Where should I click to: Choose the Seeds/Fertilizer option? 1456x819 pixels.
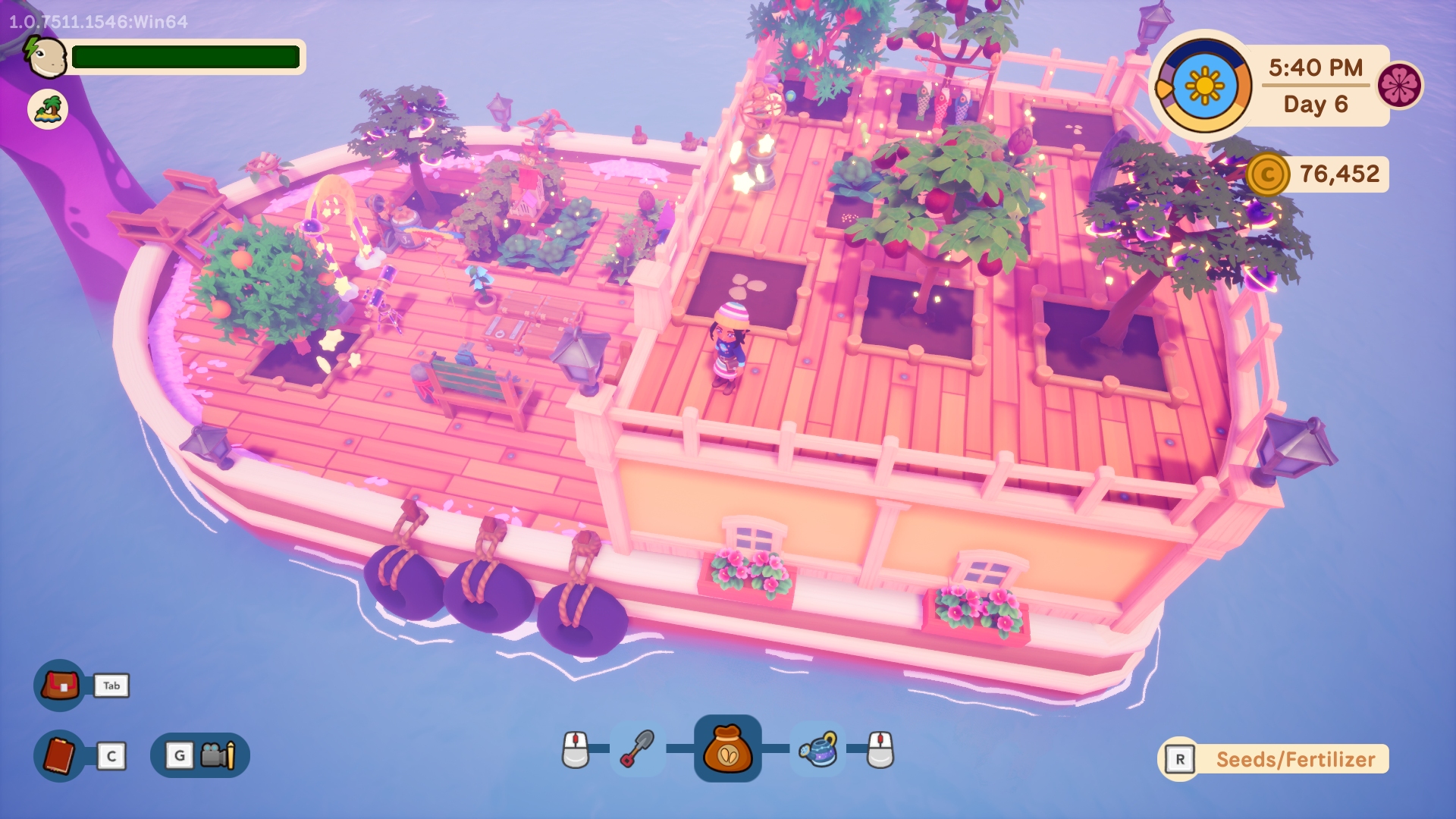(x=1294, y=759)
